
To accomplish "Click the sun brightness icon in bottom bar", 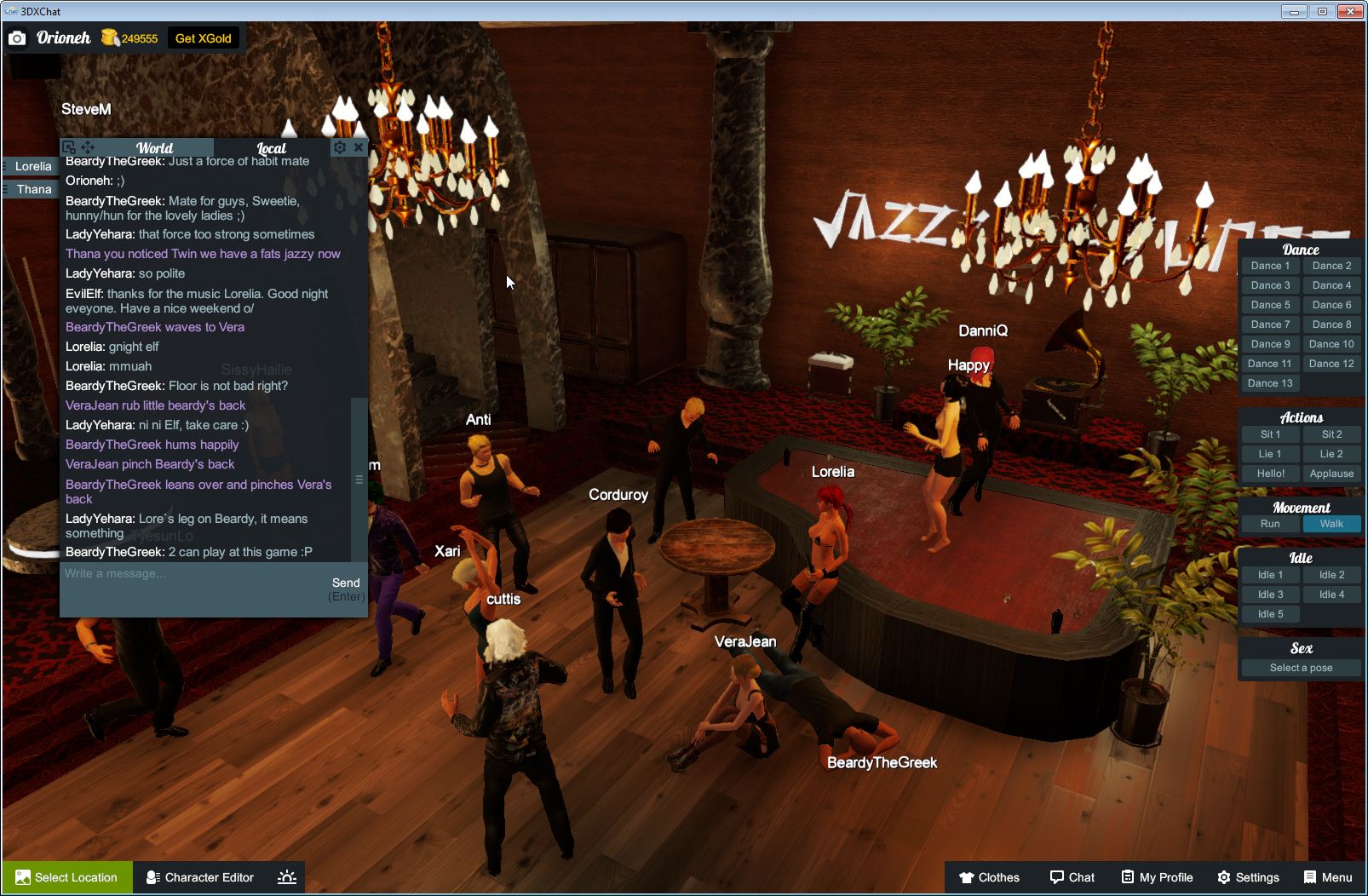I will click(x=287, y=877).
